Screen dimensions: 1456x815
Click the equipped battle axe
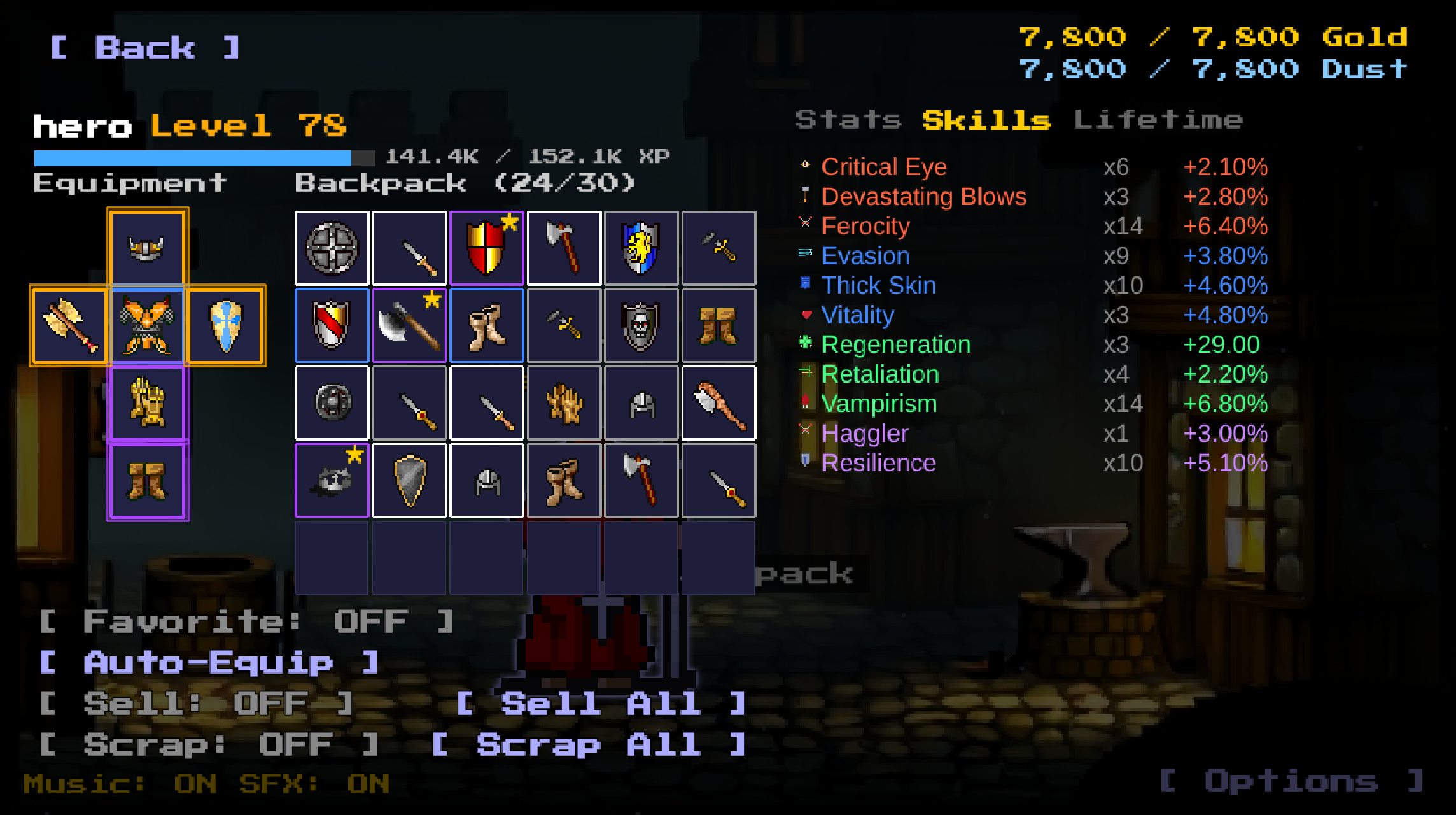[69, 326]
